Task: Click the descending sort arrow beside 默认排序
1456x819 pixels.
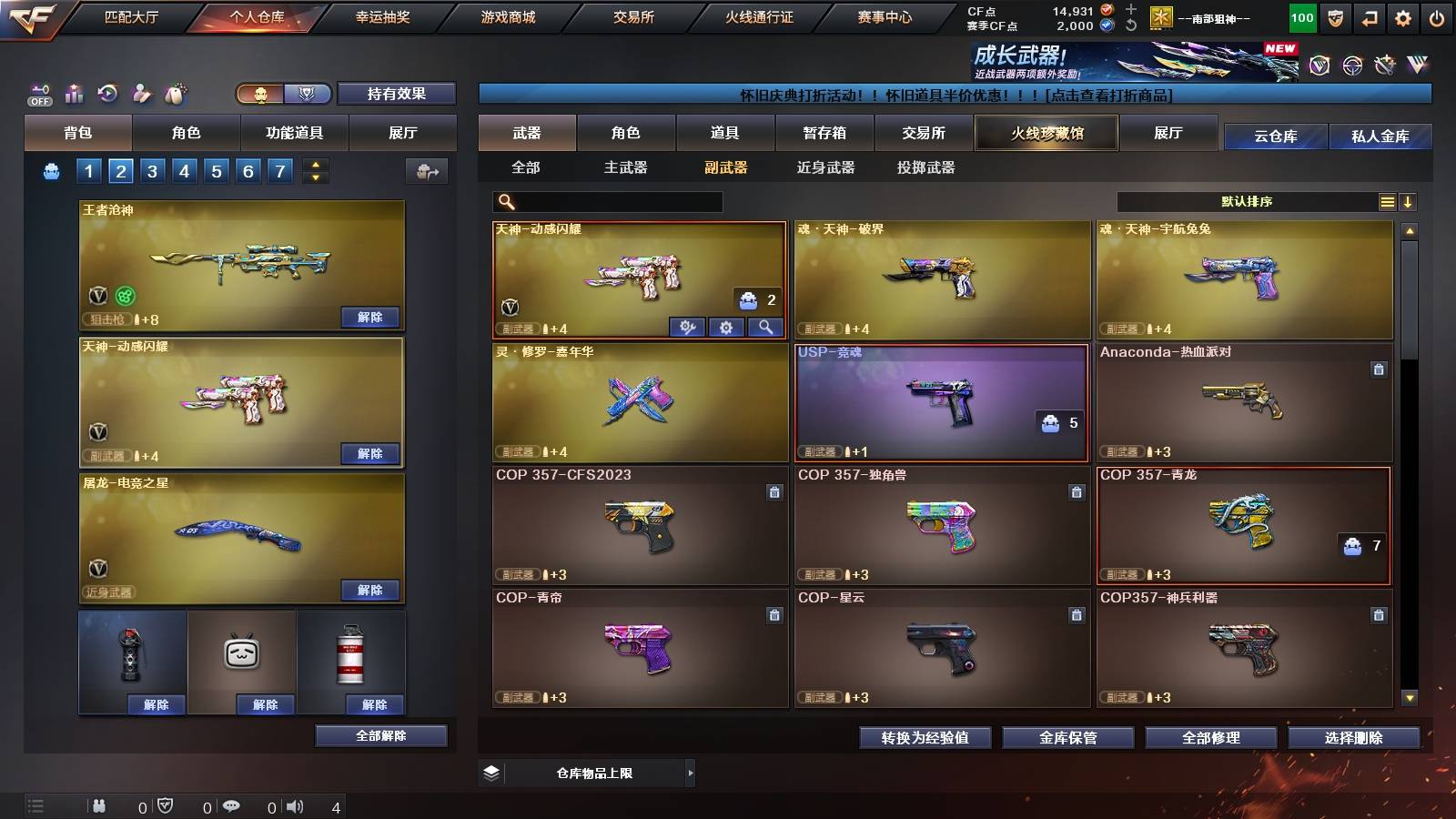Action: pos(1409,202)
